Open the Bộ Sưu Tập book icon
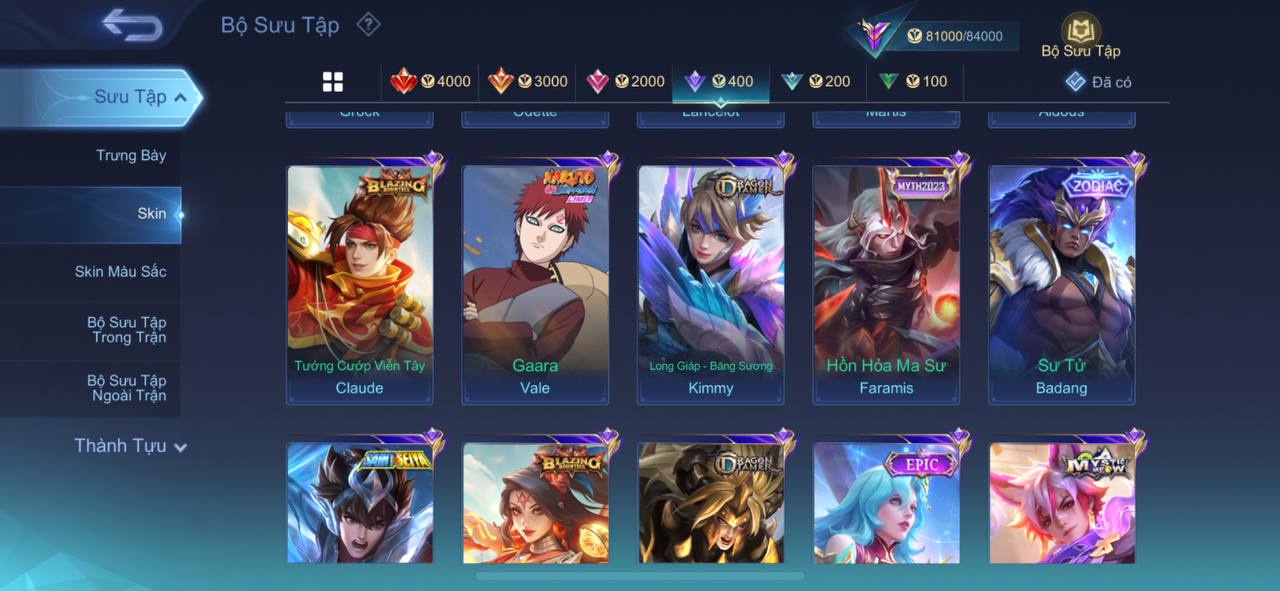 (1080, 33)
